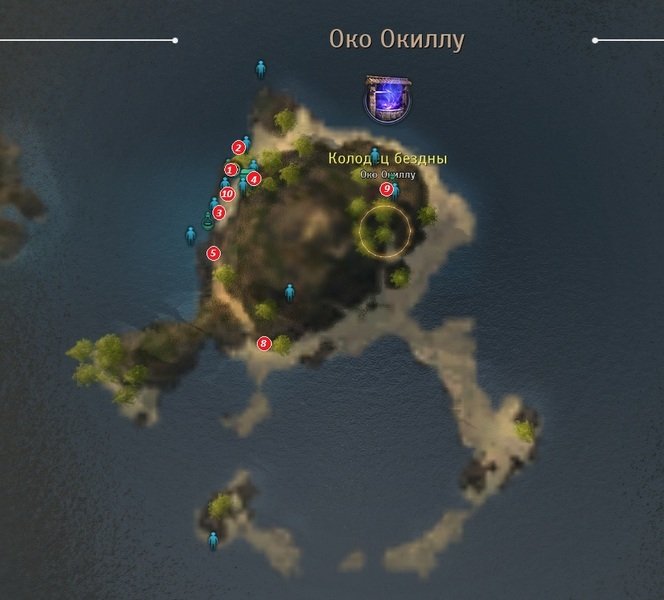Click the Колодец бездны location label
Screen dimensions: 664x600
tap(388, 158)
